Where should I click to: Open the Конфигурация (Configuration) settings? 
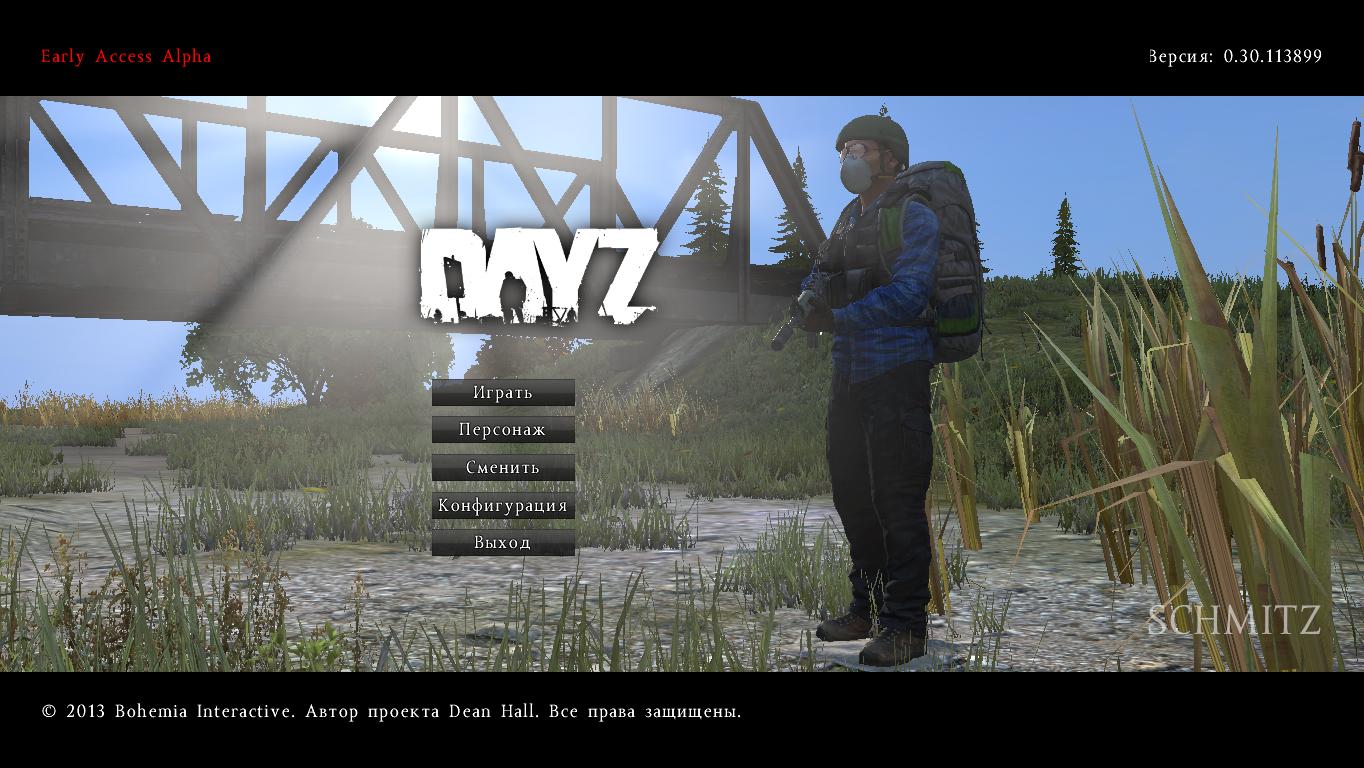[x=503, y=505]
